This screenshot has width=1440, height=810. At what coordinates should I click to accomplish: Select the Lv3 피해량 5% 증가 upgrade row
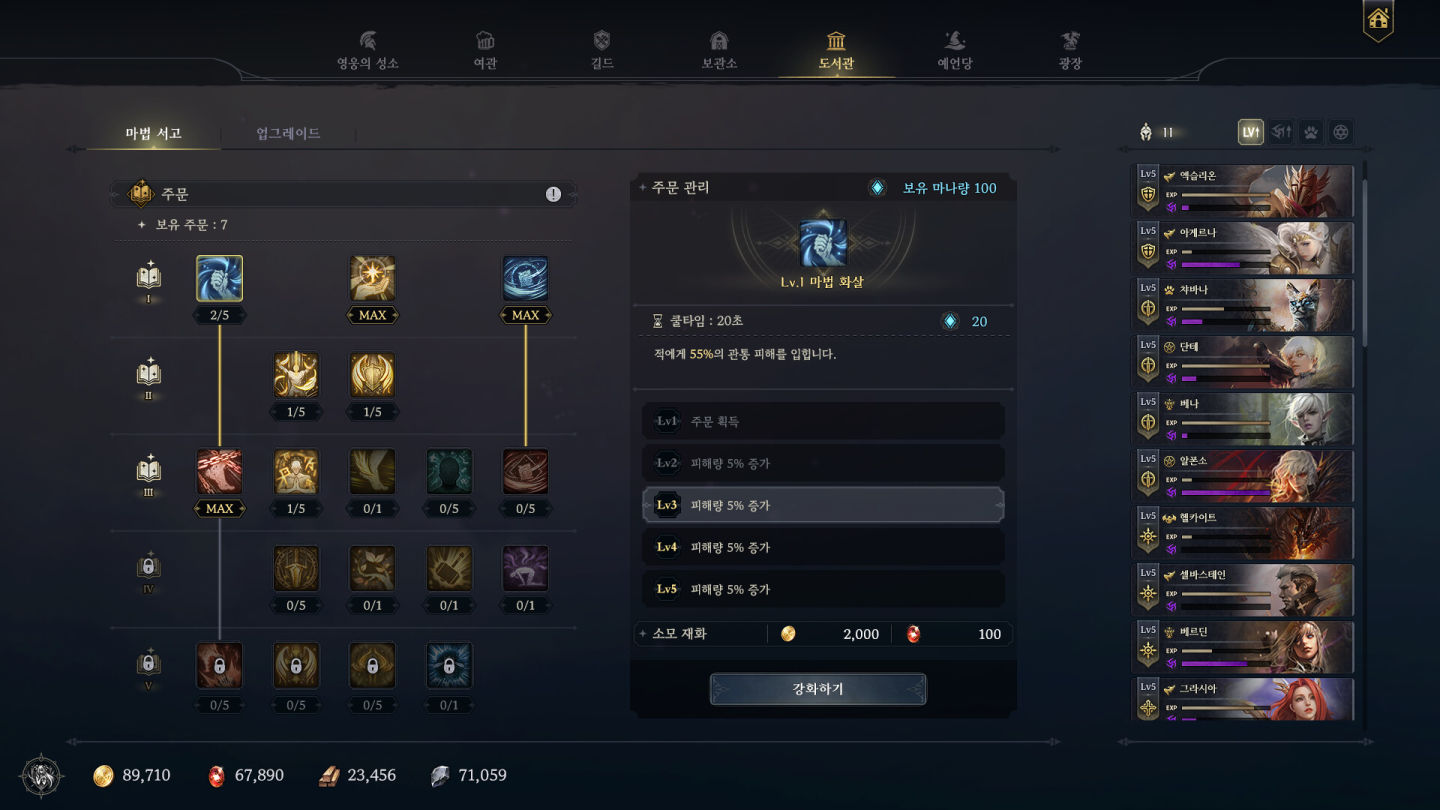[x=822, y=504]
